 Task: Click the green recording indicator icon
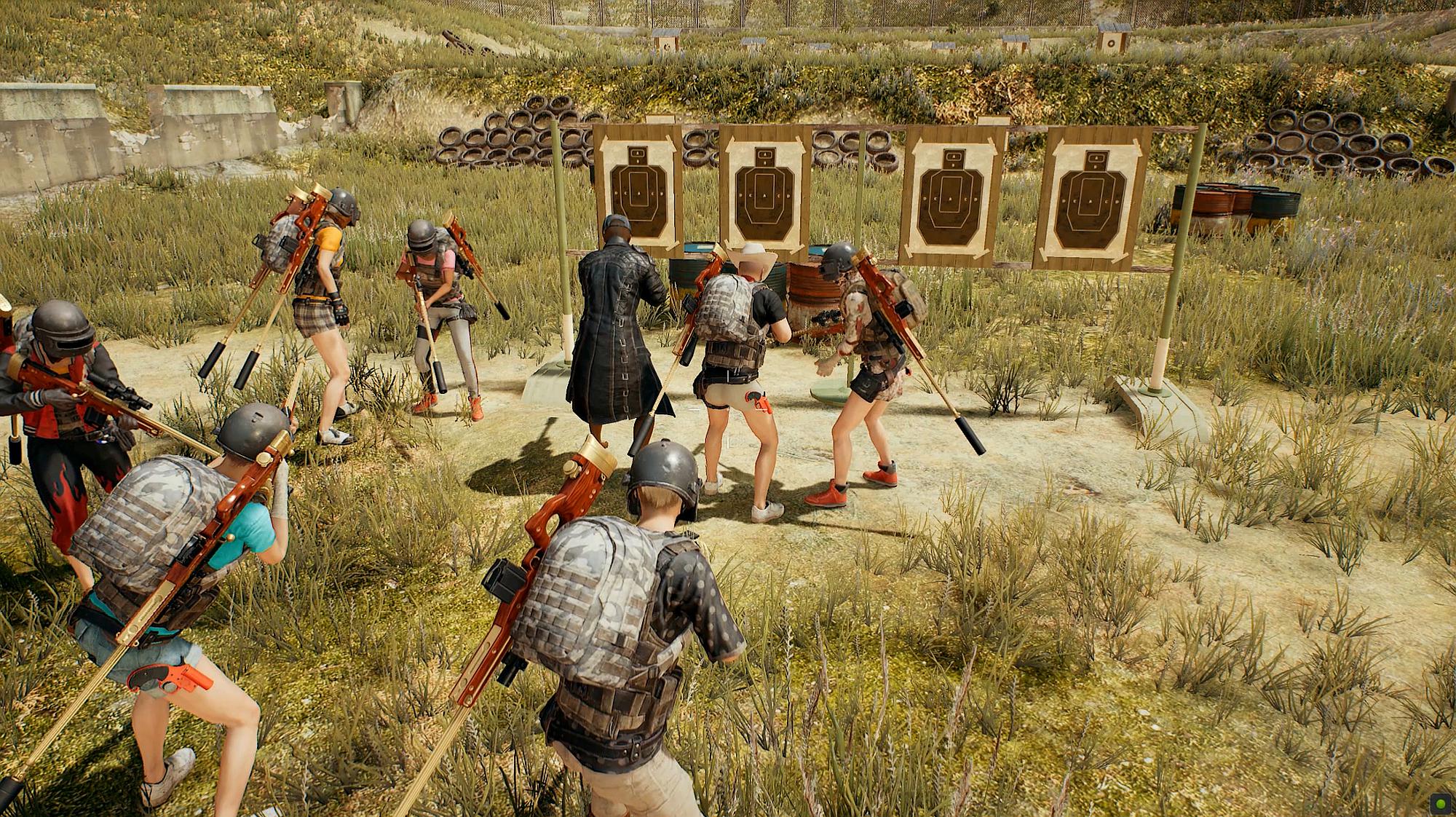click(x=1440, y=804)
